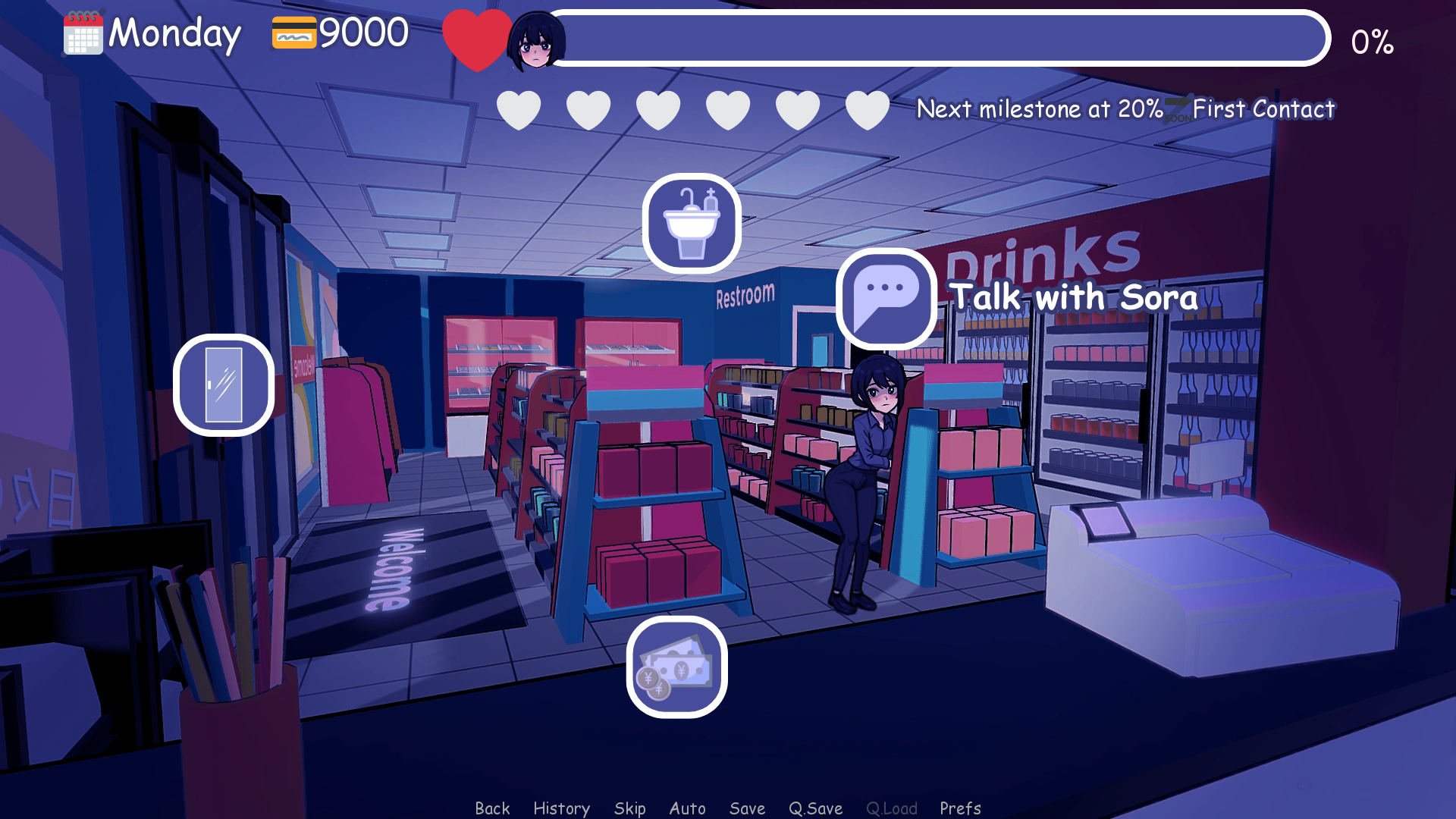Click the Back button
This screenshot has height=819, width=1456.
[493, 807]
